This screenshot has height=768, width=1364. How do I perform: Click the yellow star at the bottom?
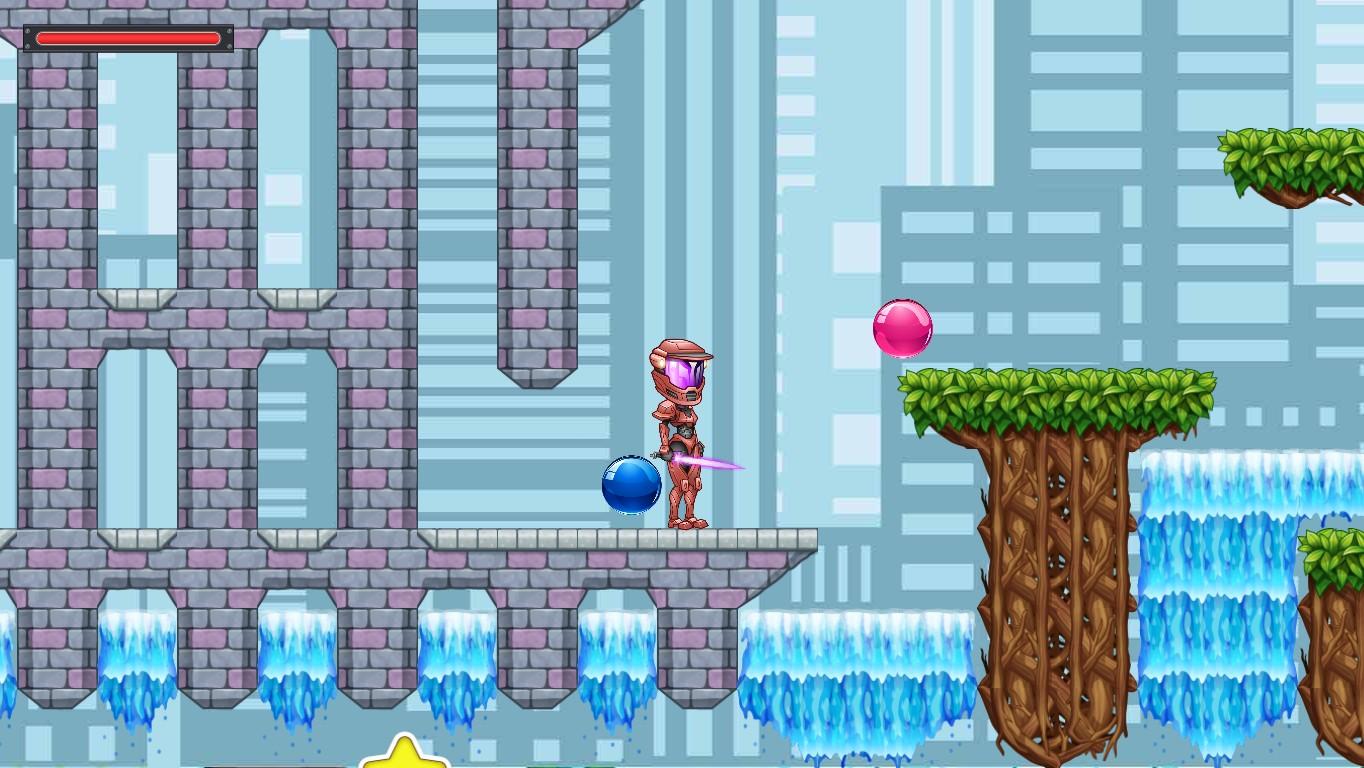(404, 756)
